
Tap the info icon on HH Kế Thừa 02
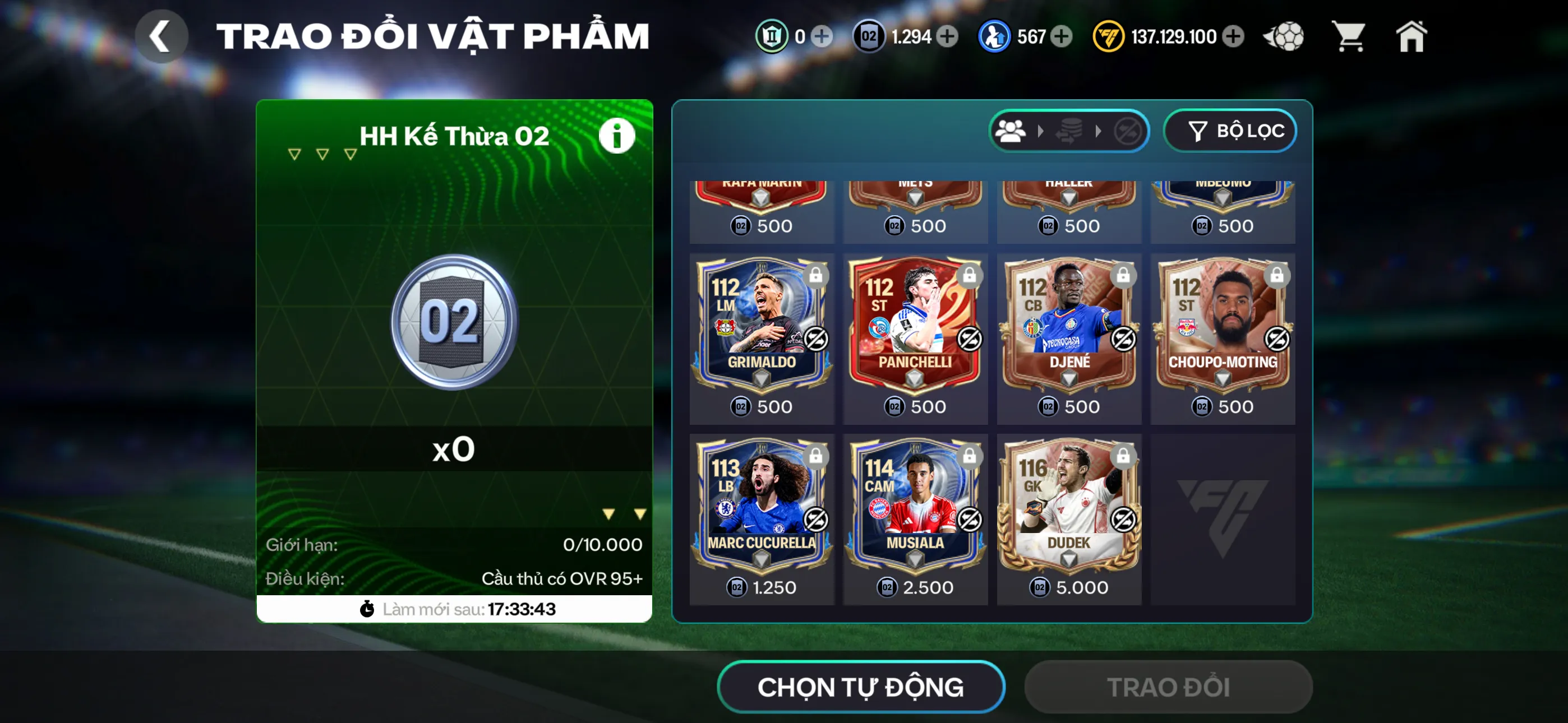click(x=617, y=135)
